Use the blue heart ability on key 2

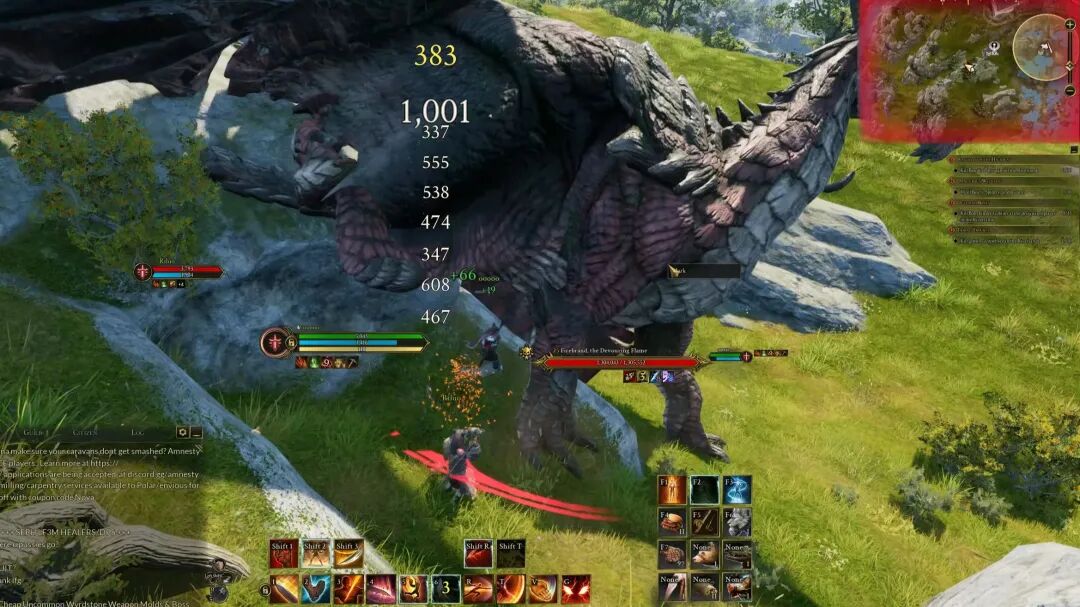pyautogui.click(x=316, y=589)
